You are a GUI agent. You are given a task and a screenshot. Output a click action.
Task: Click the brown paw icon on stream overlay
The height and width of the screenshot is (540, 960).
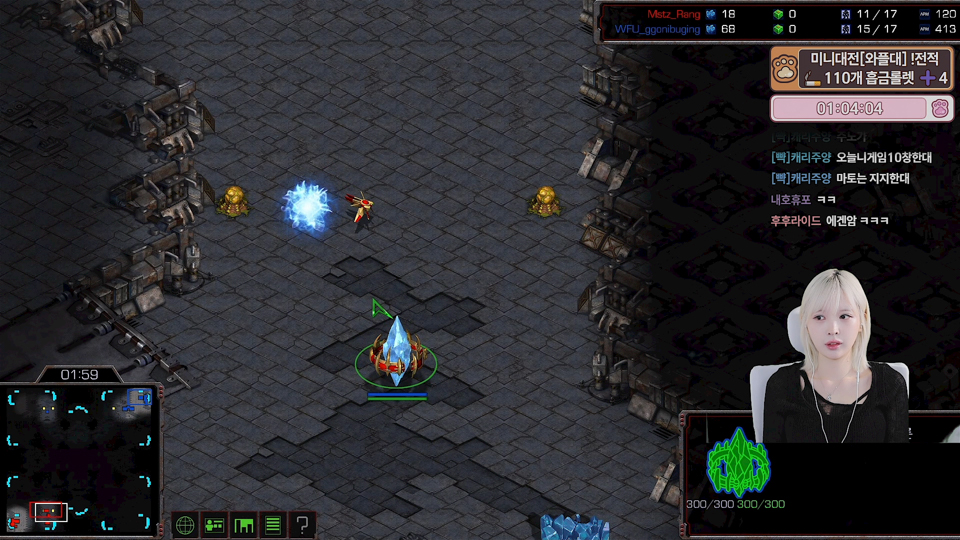(x=787, y=68)
